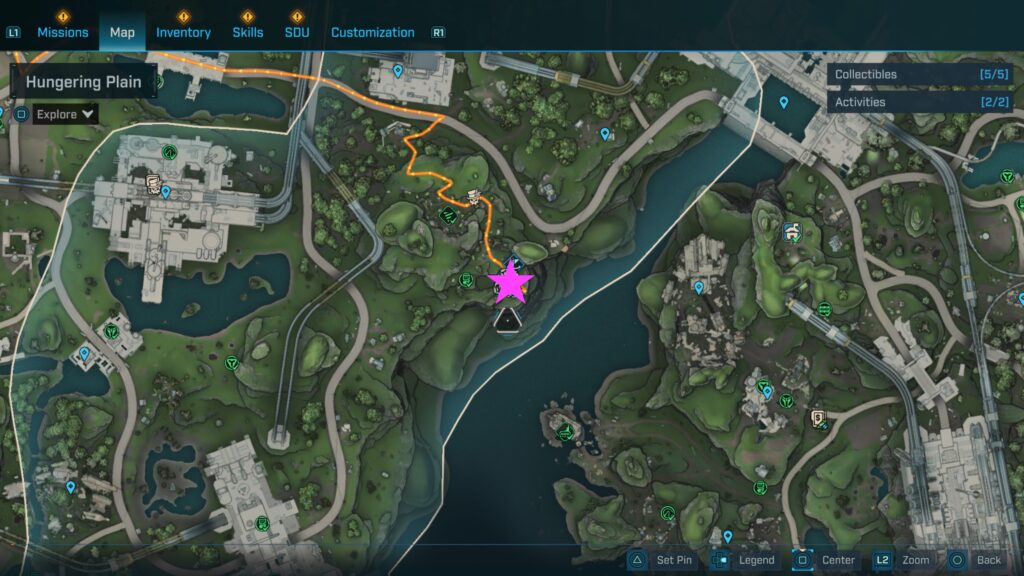Click the pink star waypoint marker
The height and width of the screenshot is (576, 1024).
pos(511,282)
